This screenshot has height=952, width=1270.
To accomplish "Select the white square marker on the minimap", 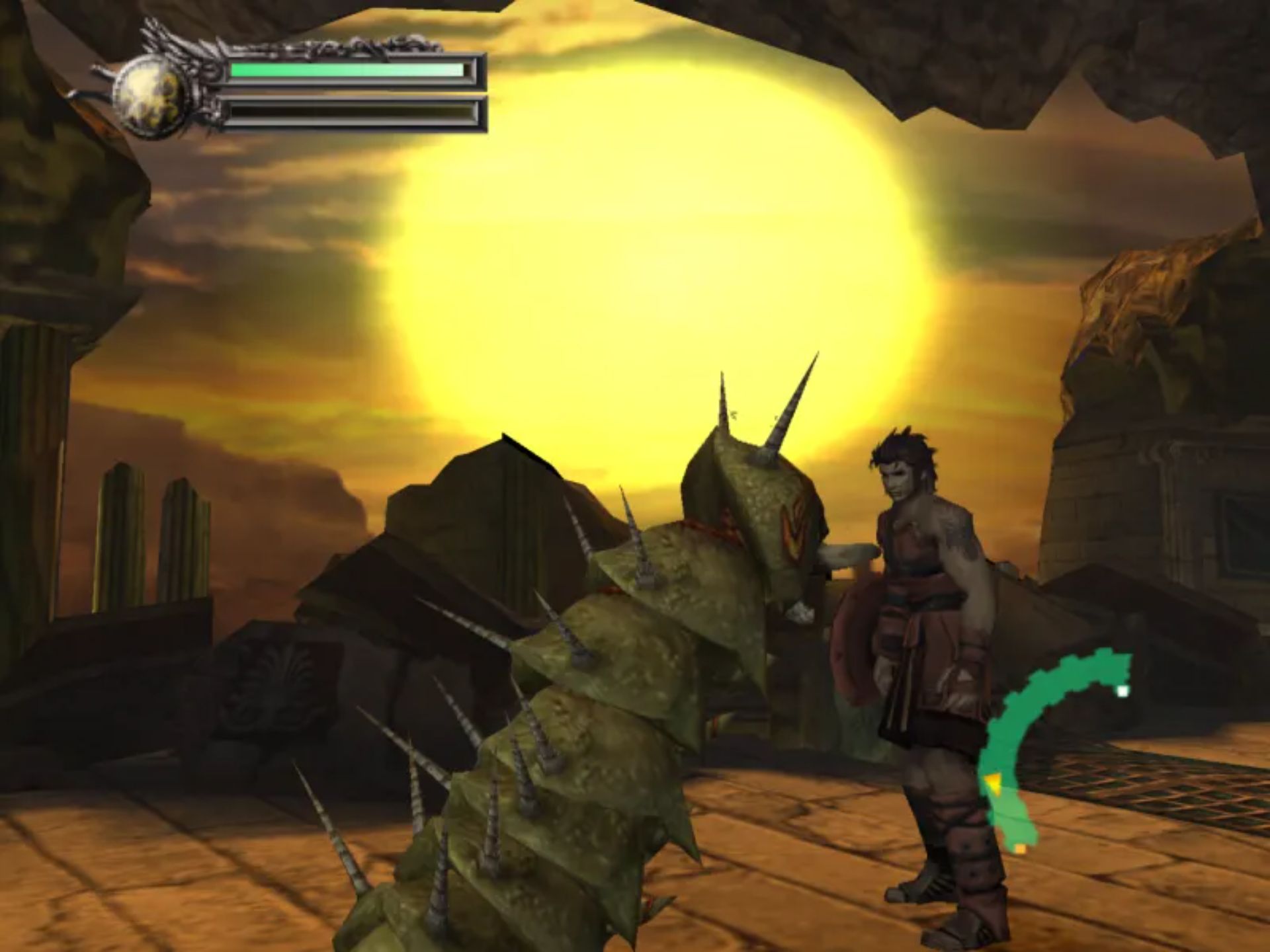I will (x=1122, y=692).
